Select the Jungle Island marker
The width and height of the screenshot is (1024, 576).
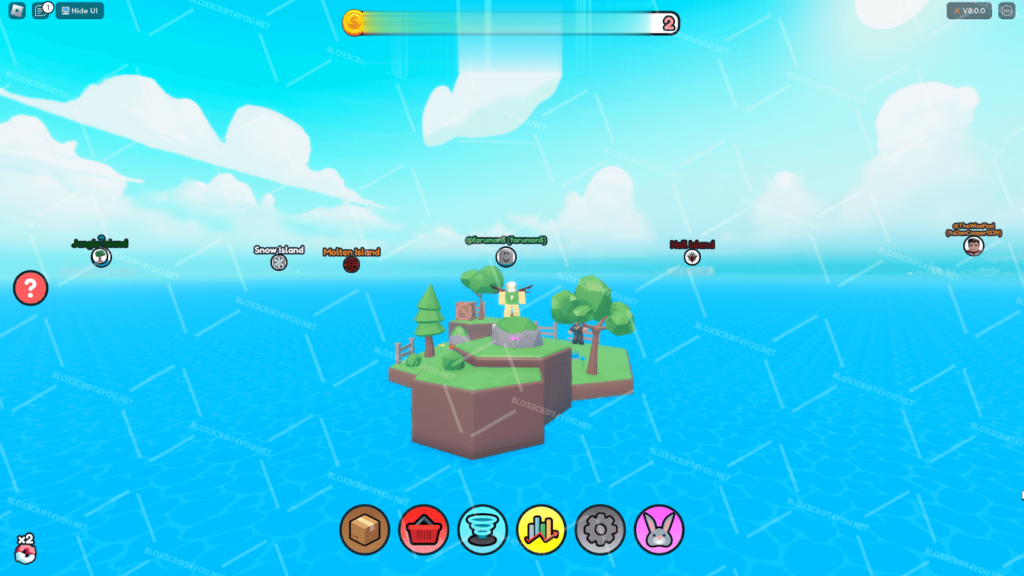(101, 257)
